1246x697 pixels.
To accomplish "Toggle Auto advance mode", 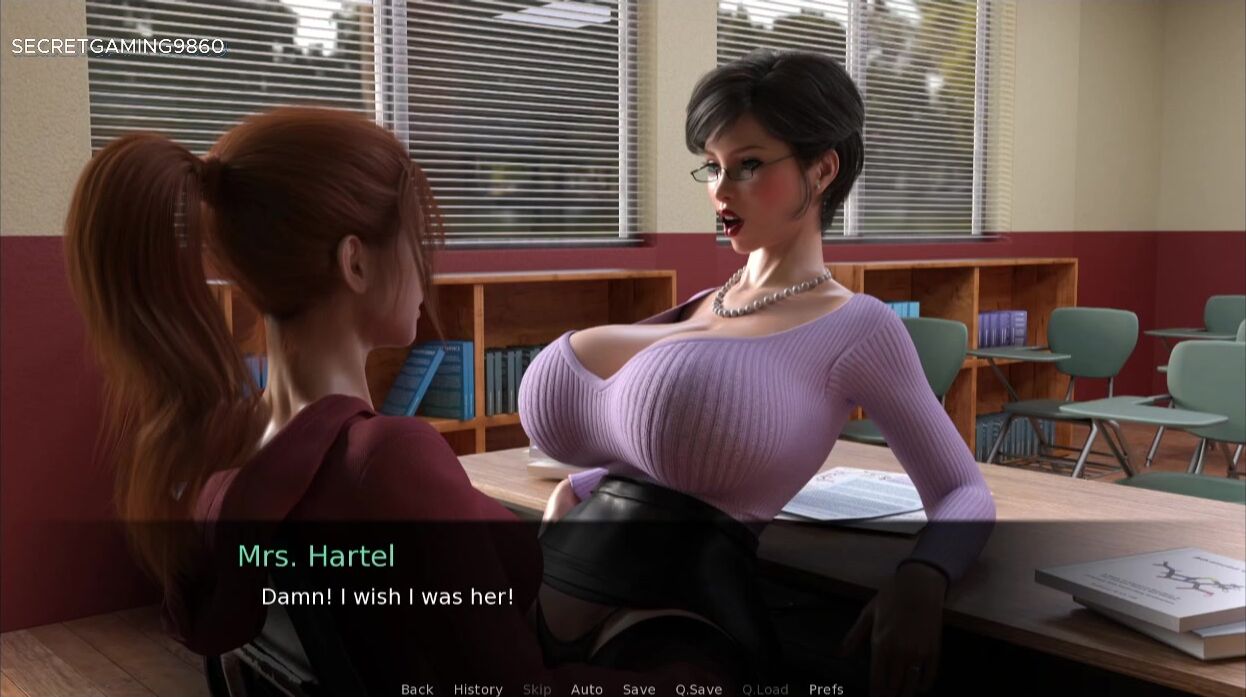I will point(587,689).
